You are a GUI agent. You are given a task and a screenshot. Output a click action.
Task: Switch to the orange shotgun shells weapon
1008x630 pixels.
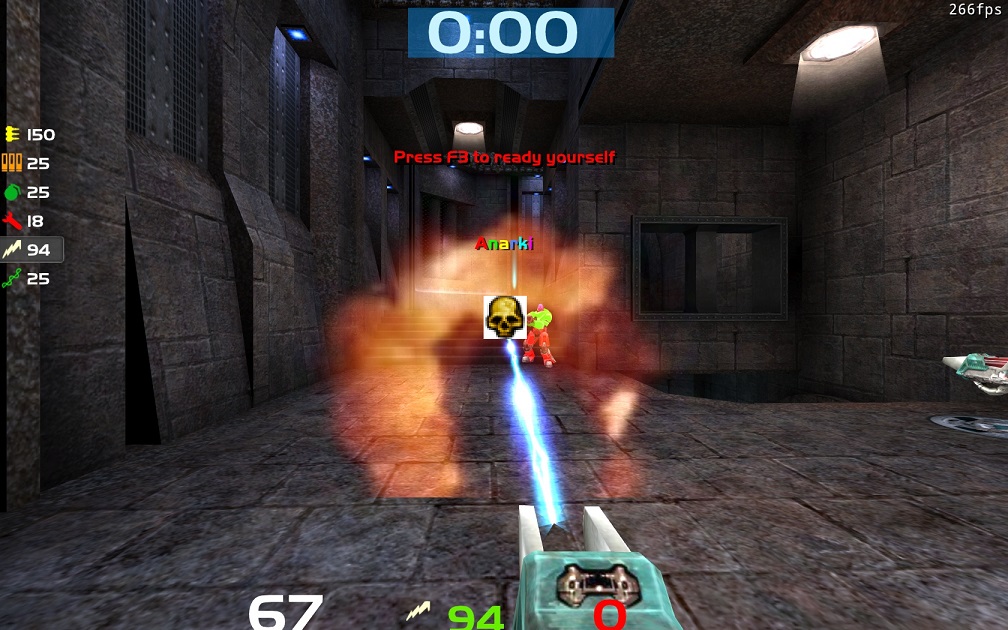click(12, 163)
